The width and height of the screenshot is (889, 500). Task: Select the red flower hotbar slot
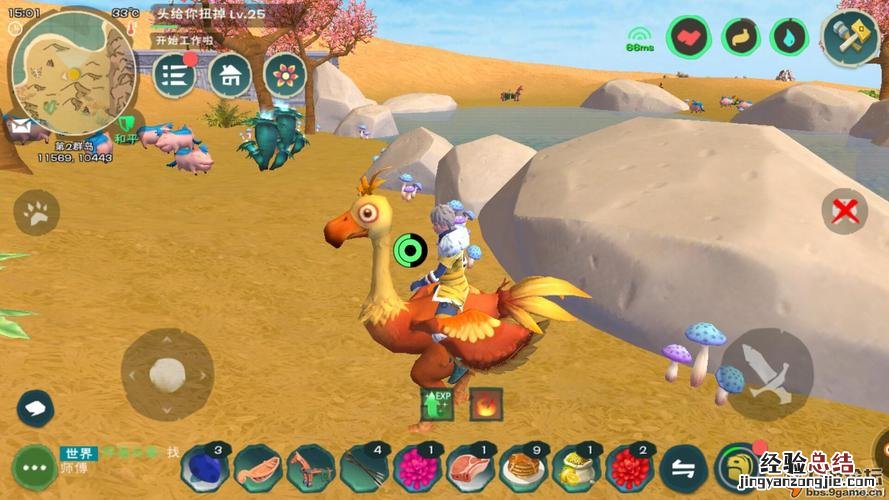(x=627, y=468)
